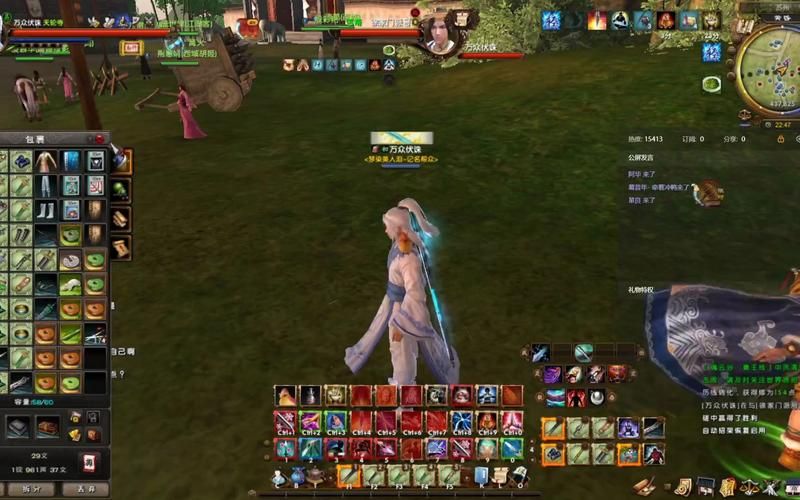Click the red seal button in bag footer
This screenshot has width=800, height=500.
tap(89, 462)
